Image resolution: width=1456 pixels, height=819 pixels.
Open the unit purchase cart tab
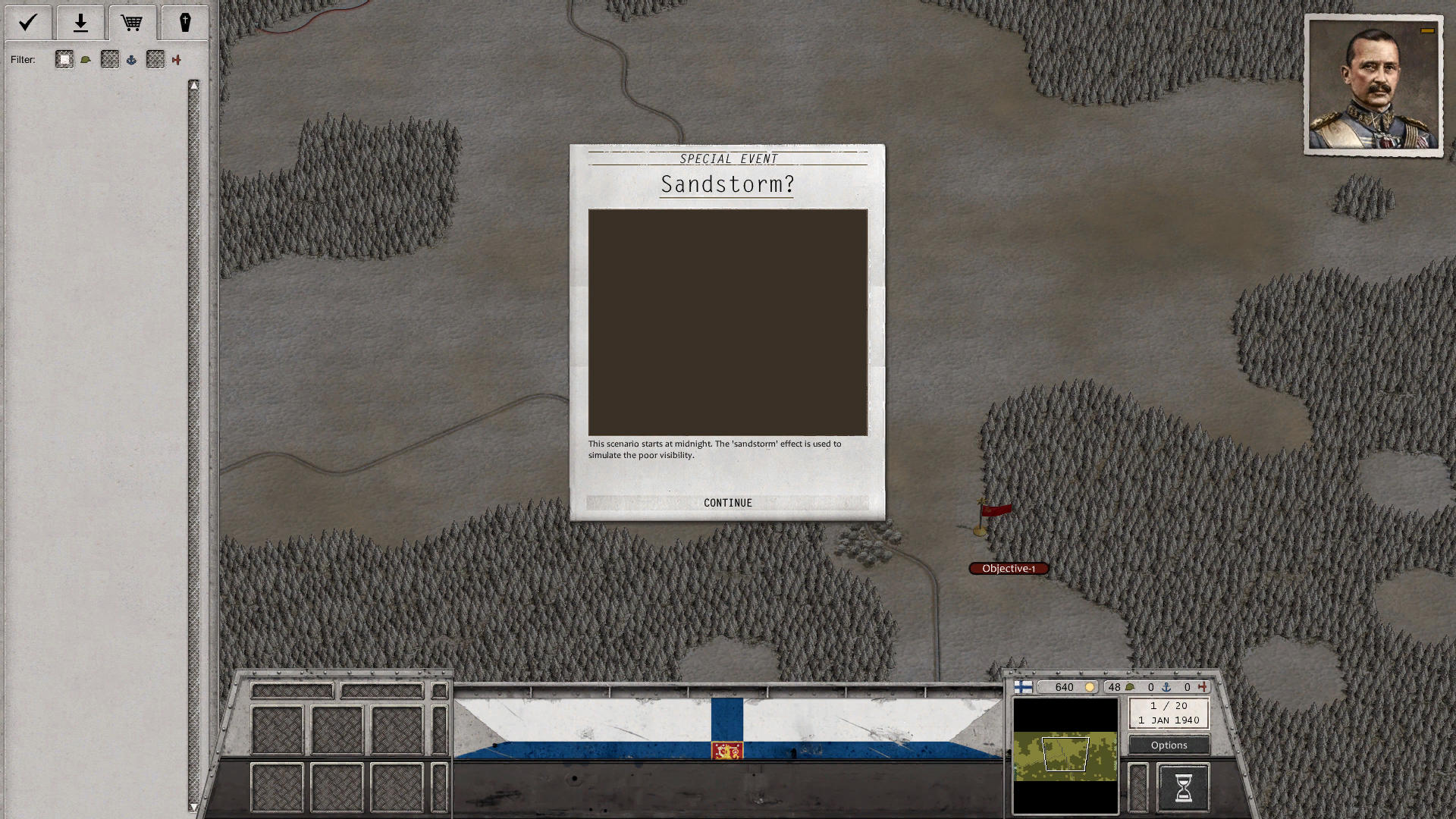(133, 23)
